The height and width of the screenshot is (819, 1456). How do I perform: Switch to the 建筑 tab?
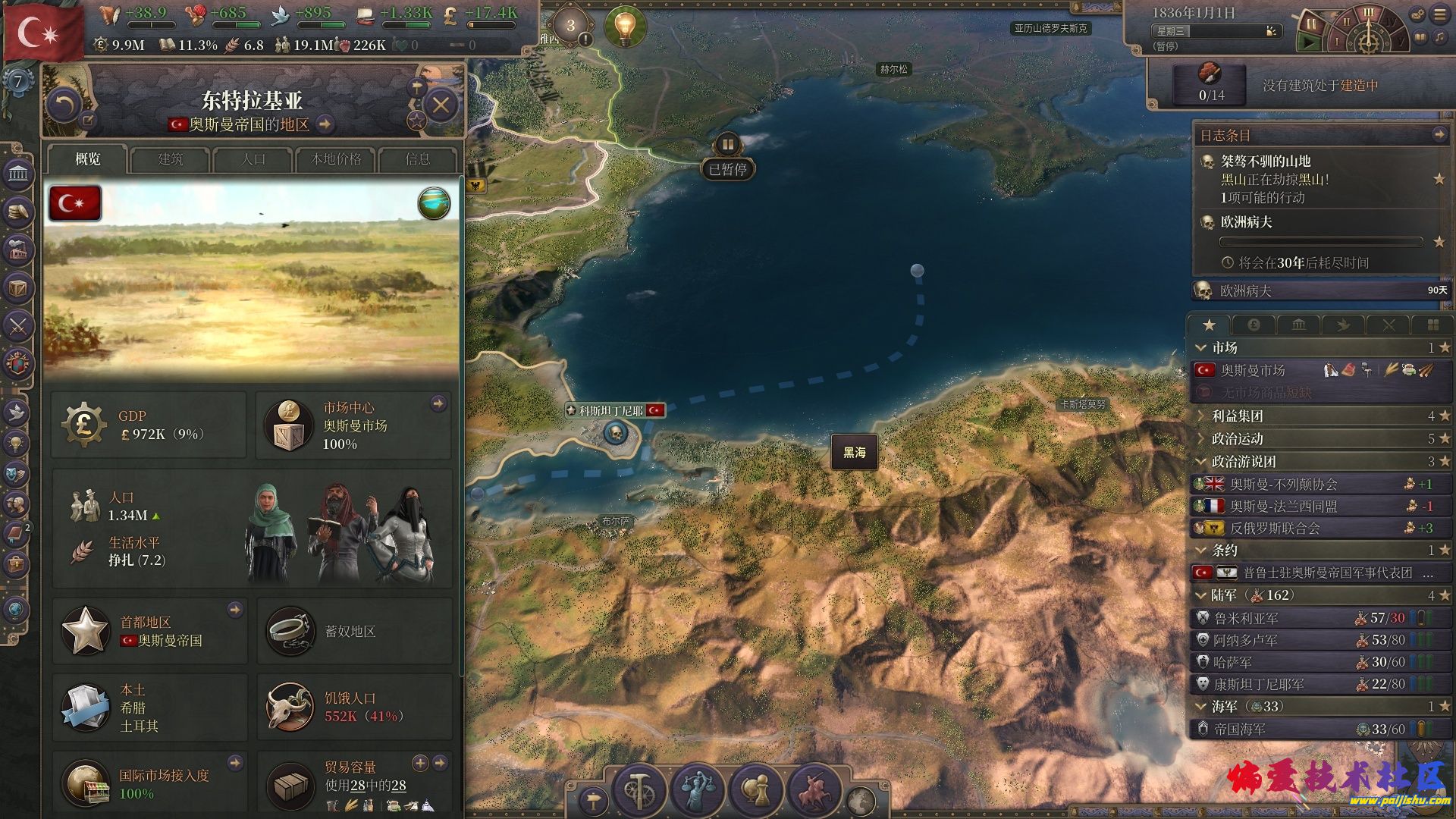(x=171, y=159)
